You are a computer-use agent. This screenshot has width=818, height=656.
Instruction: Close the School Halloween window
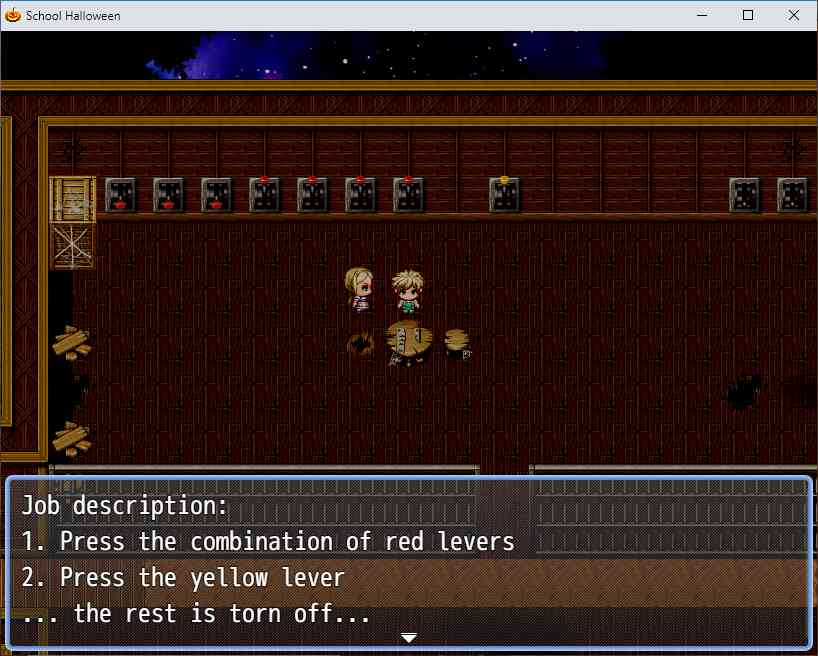coord(794,15)
